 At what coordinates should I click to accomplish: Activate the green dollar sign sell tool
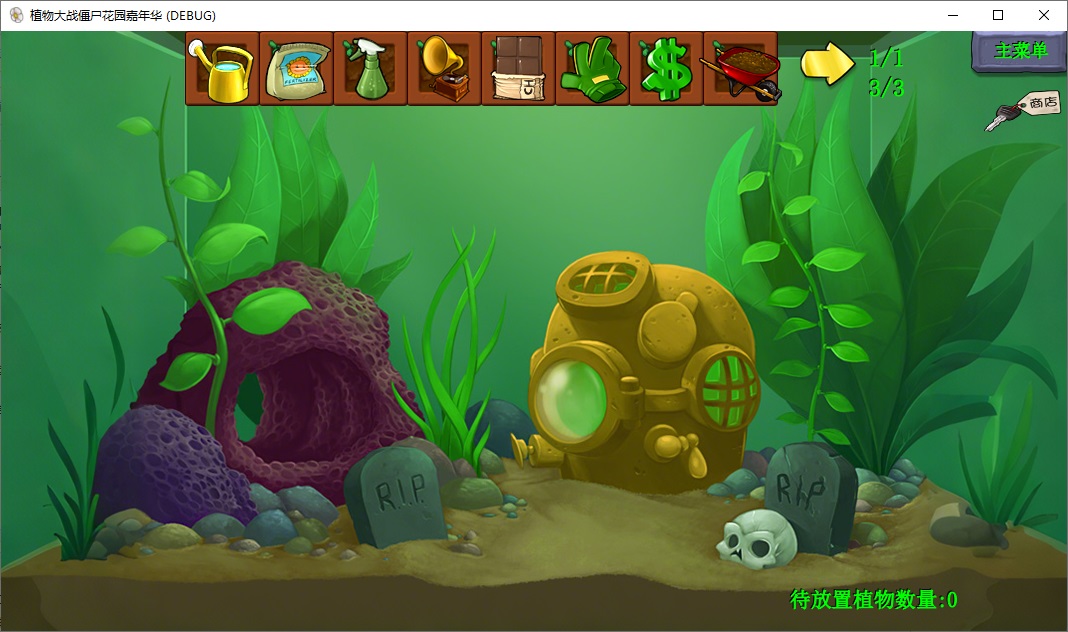(x=666, y=68)
